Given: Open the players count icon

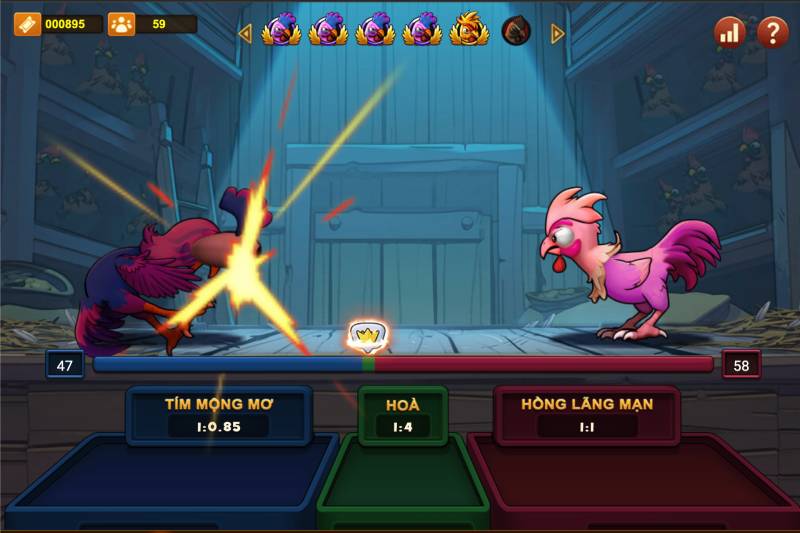Looking at the screenshot, I should point(121,24).
